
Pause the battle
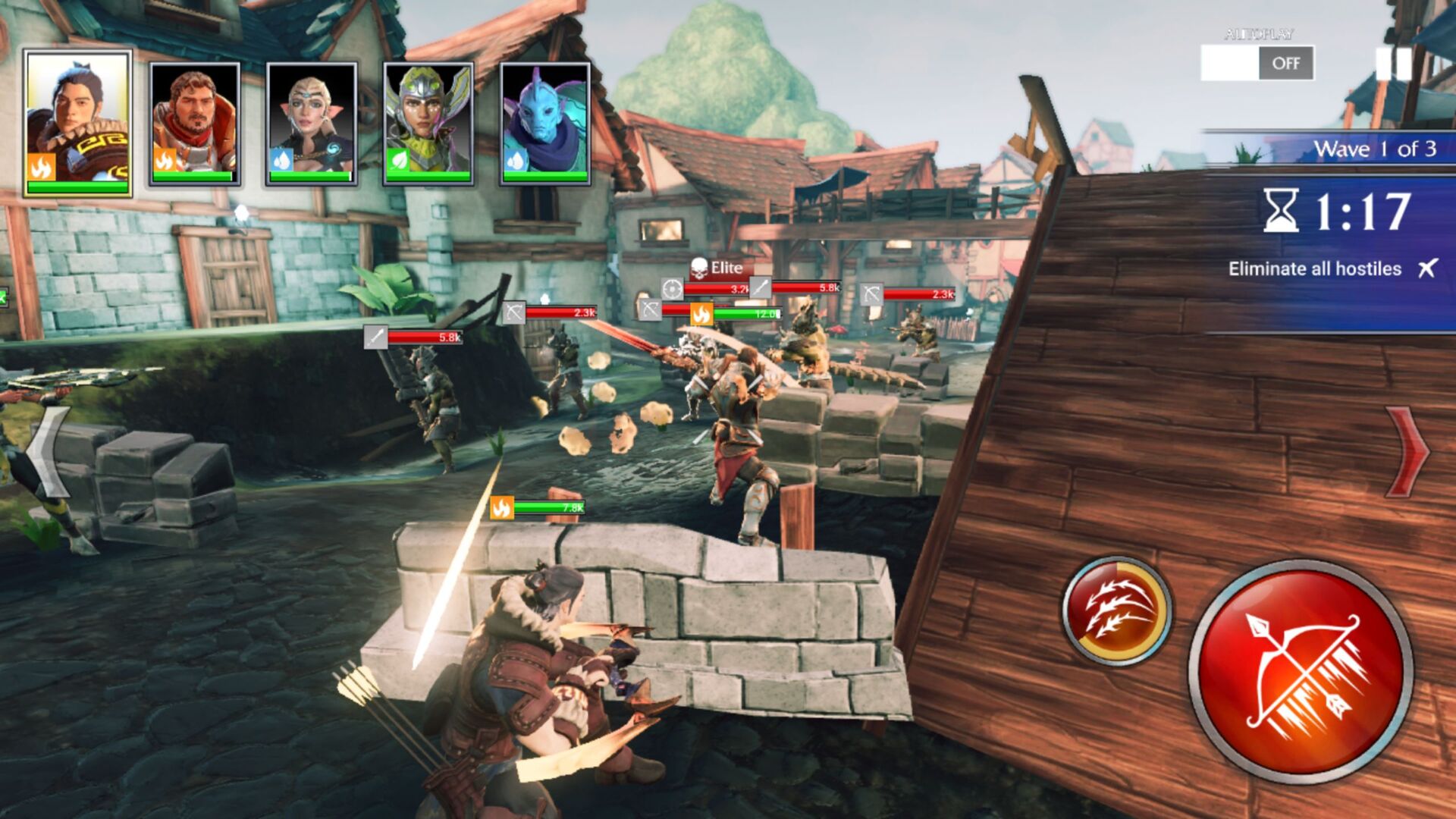(1394, 64)
